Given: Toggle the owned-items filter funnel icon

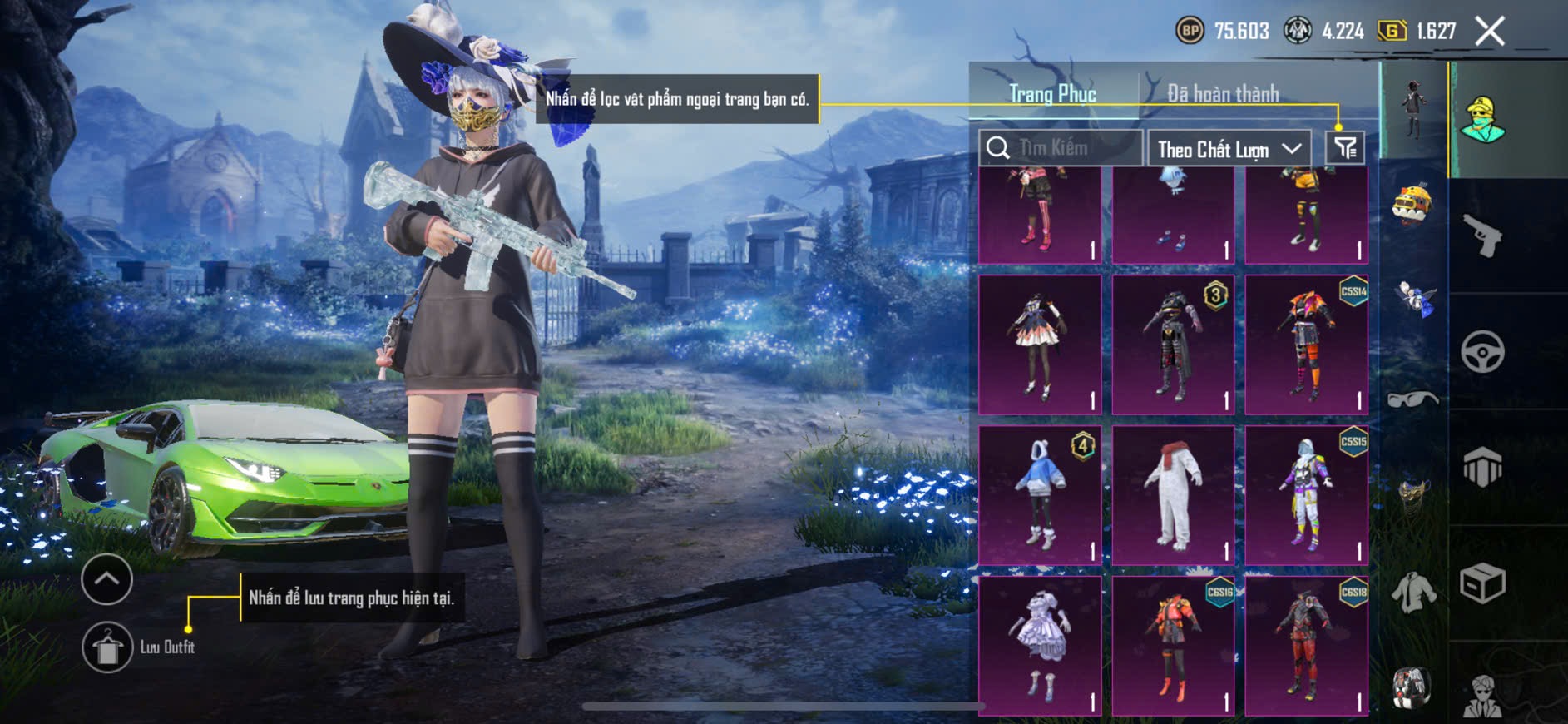Looking at the screenshot, I should [x=1345, y=148].
